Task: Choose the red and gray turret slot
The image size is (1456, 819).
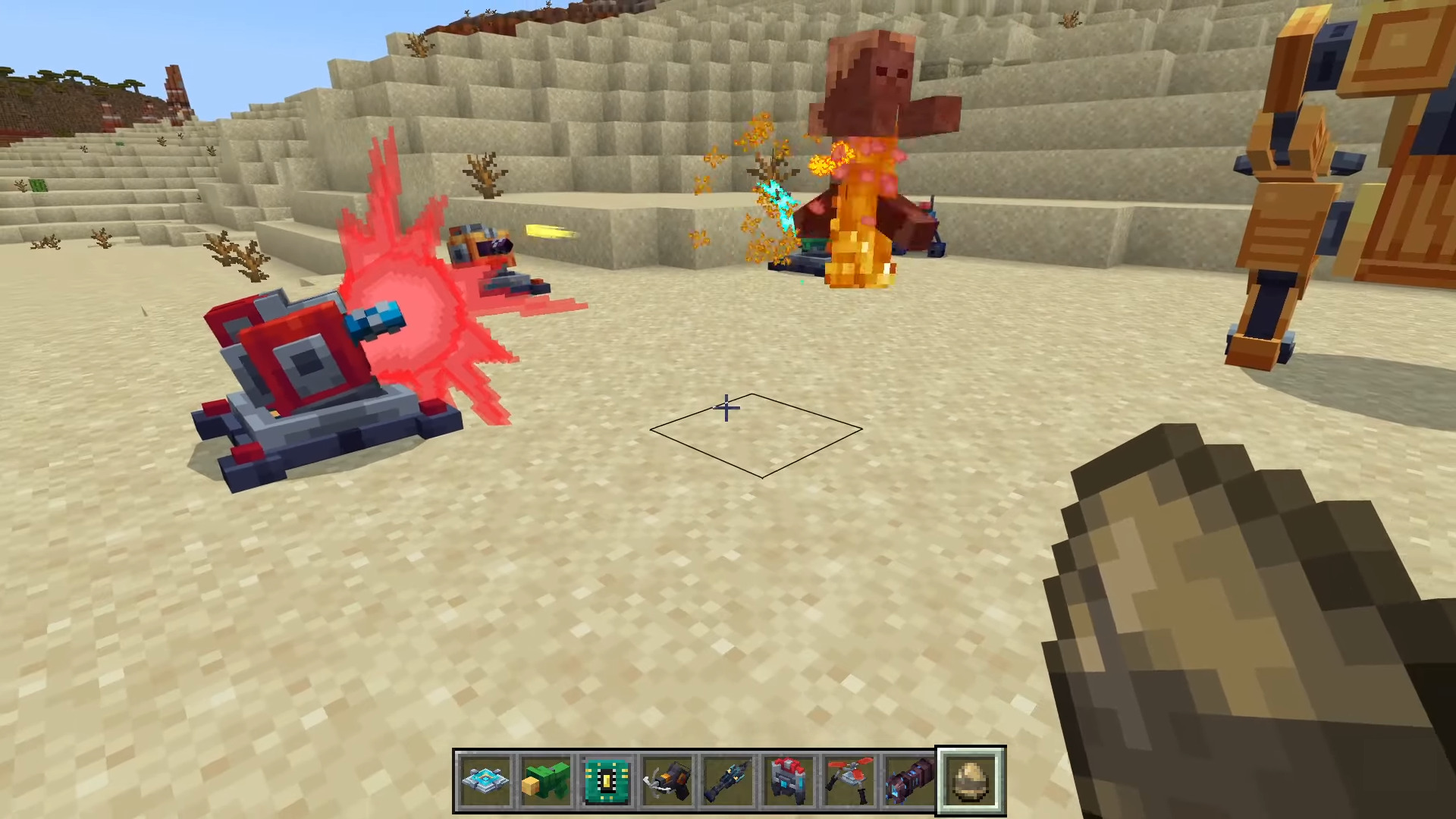Action: pos(789,780)
